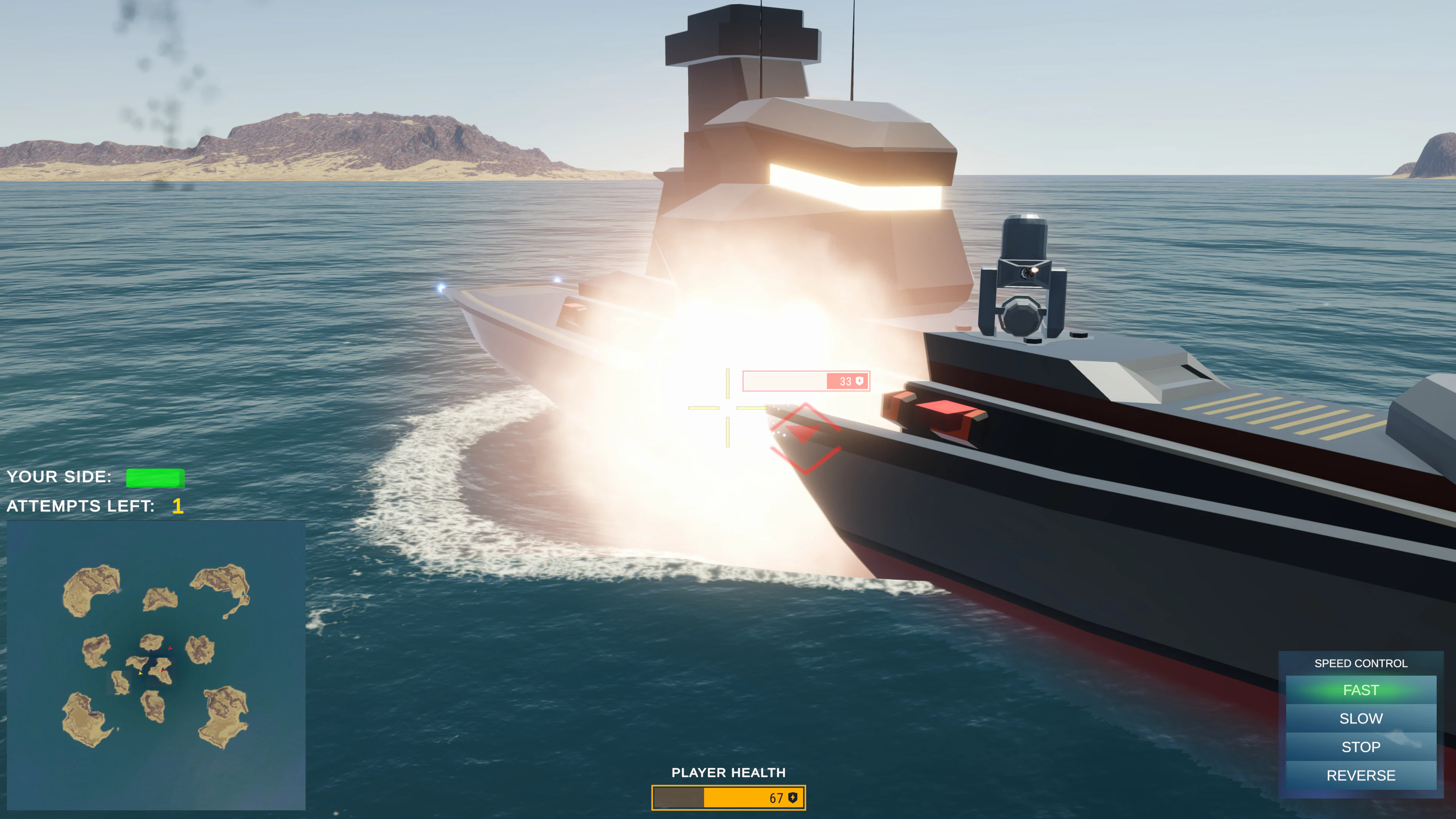The width and height of the screenshot is (1456, 819).
Task: Click the second red marker on the minimap
Action: tap(163, 672)
